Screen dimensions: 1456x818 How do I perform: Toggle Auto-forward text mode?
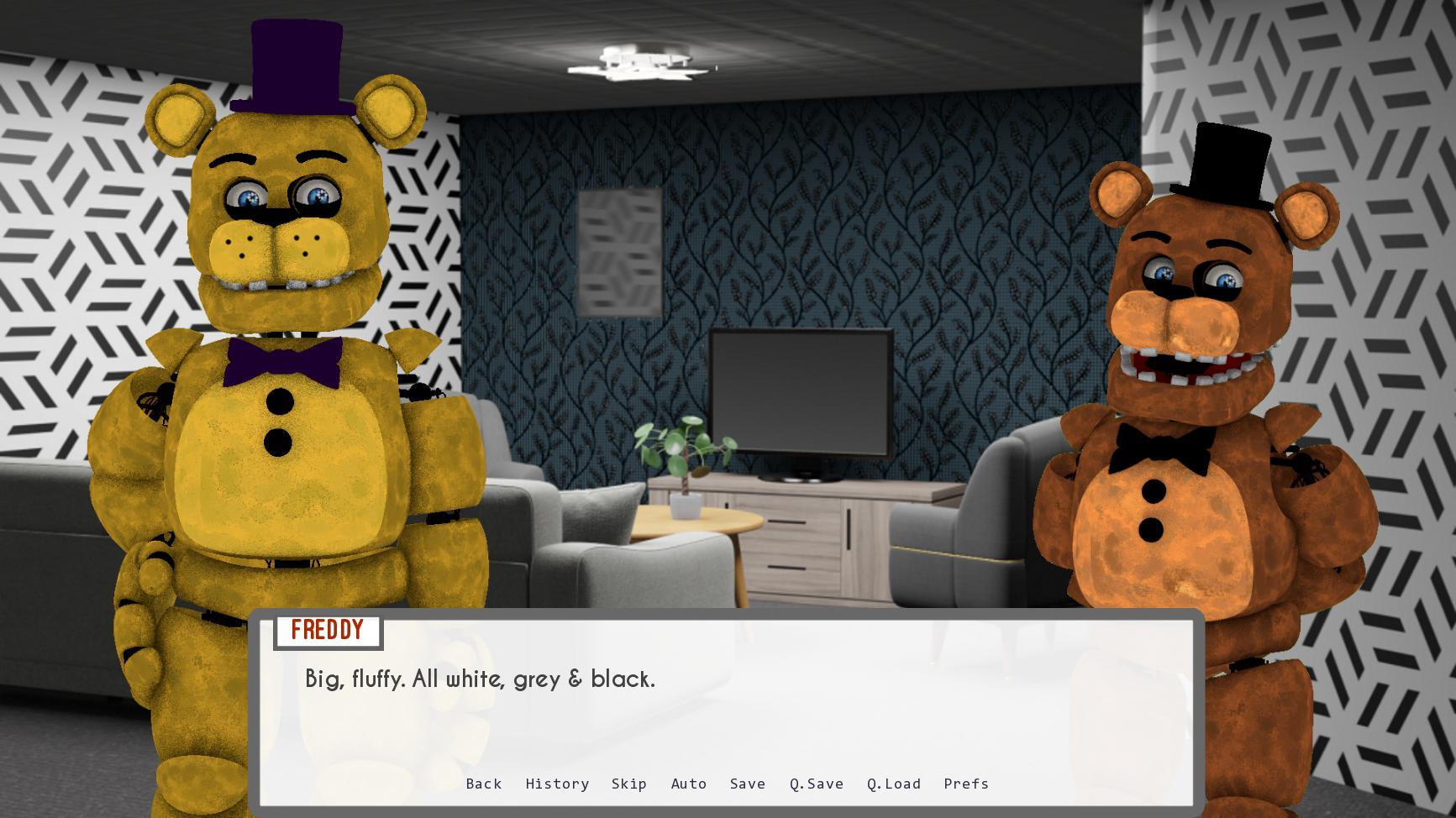(689, 784)
